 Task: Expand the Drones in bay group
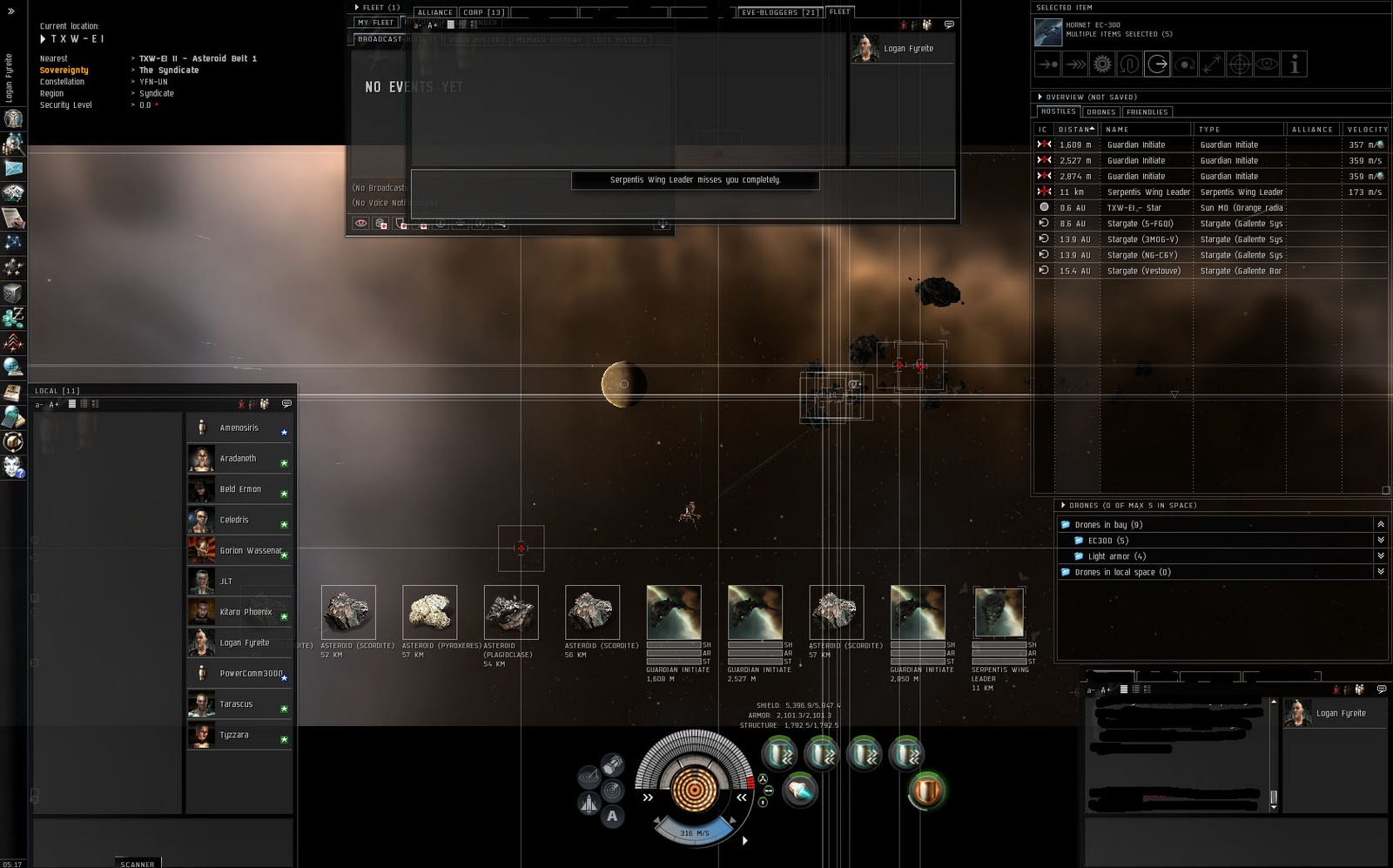(x=1382, y=524)
